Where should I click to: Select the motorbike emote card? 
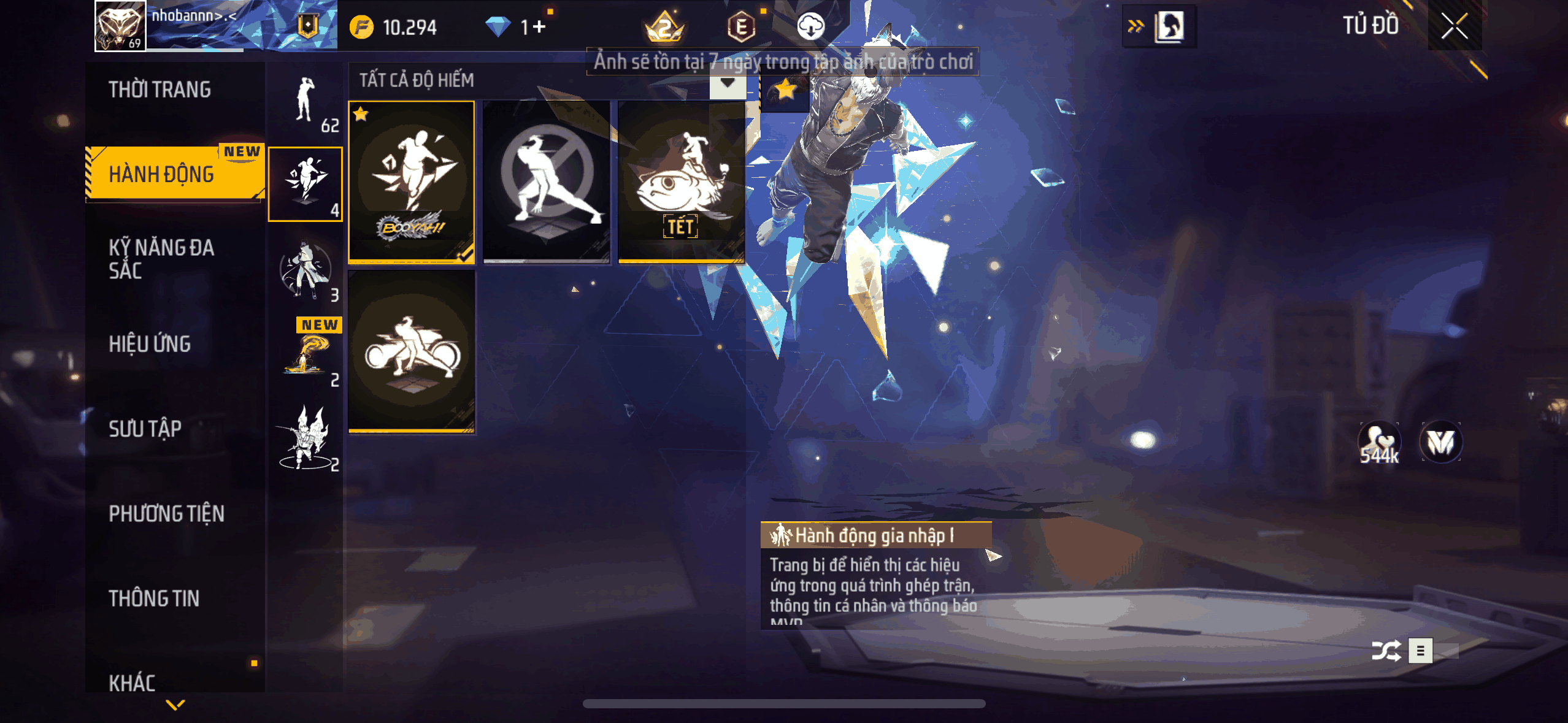coord(411,351)
